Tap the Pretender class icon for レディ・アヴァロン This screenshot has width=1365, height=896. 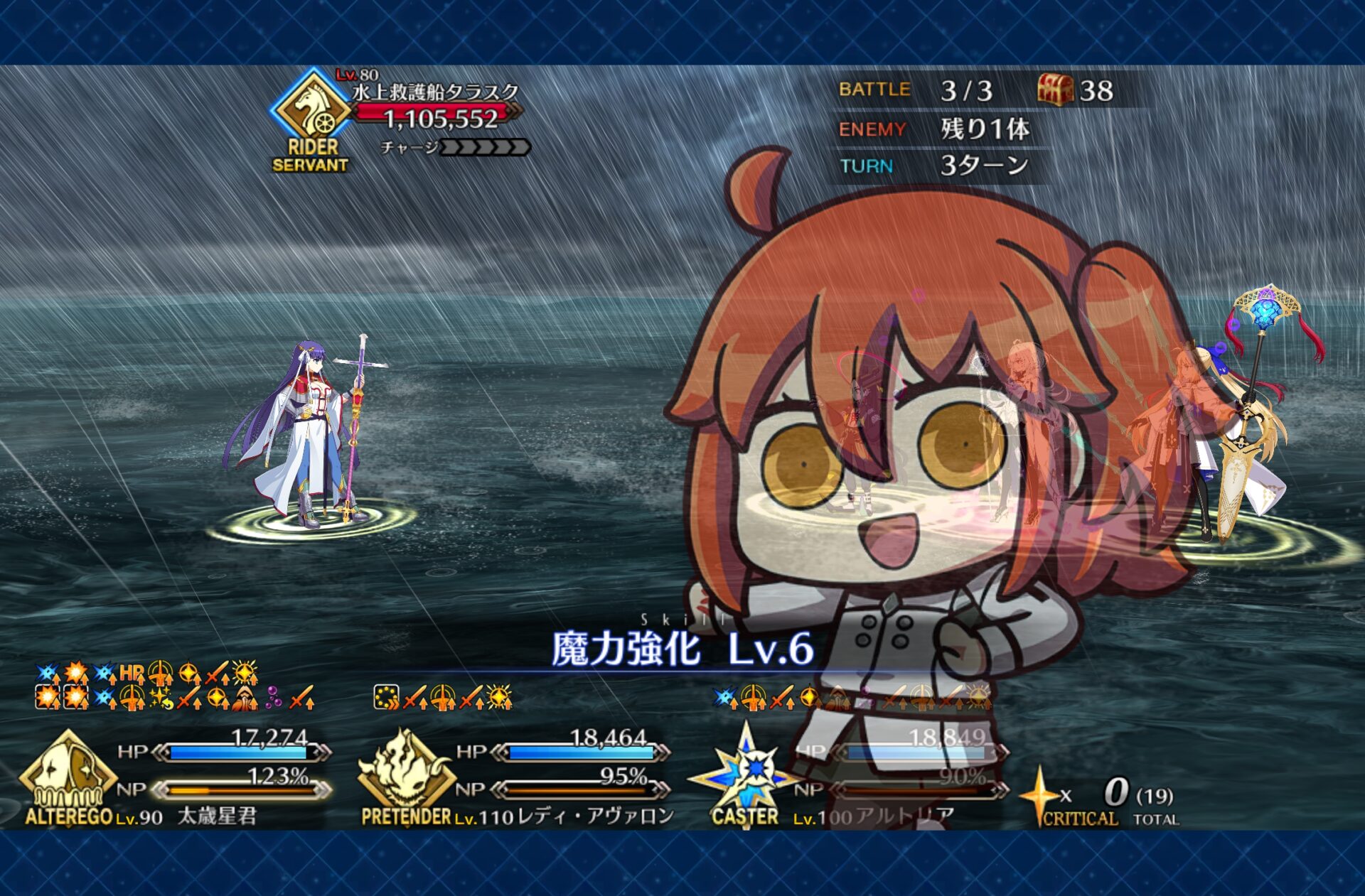coord(405,773)
